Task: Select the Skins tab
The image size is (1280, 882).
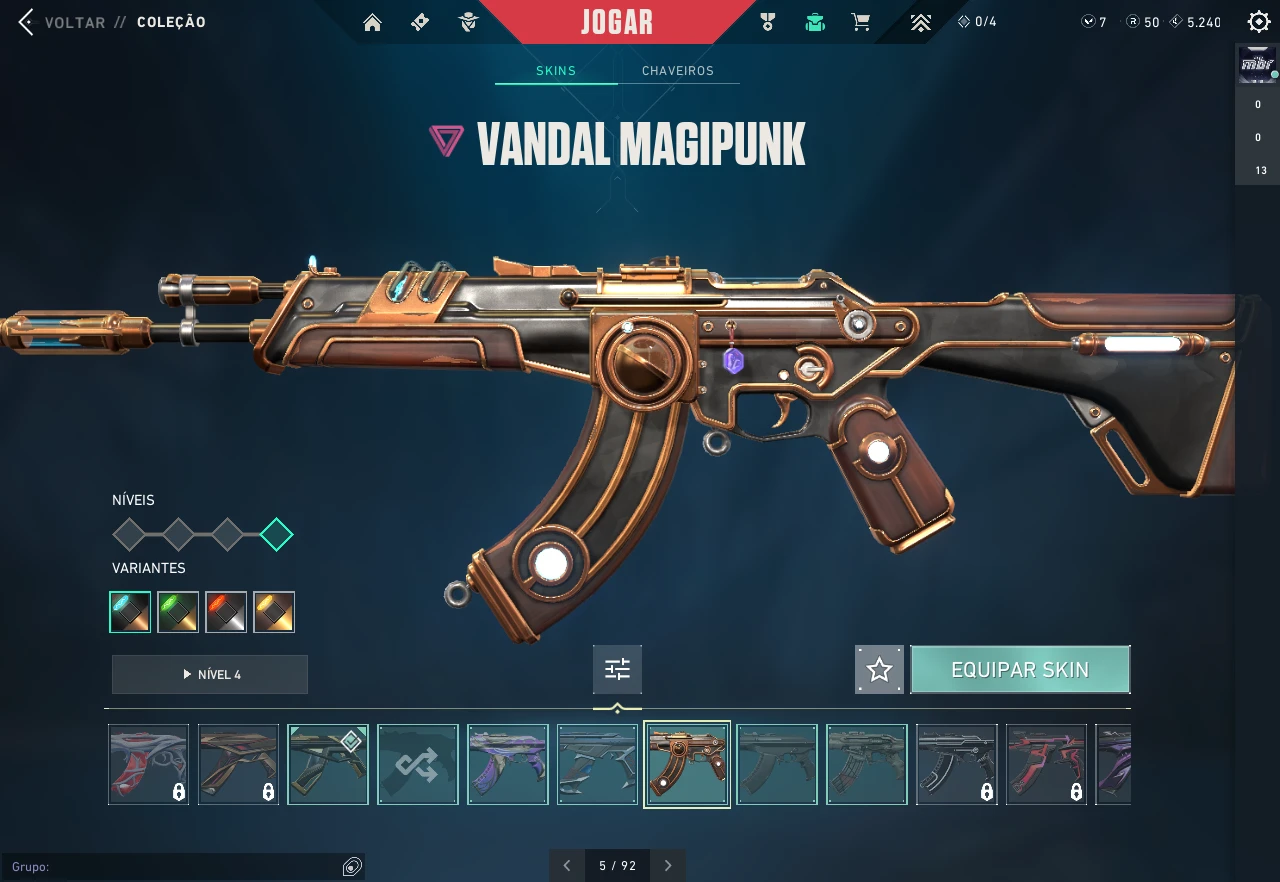Action: [x=556, y=71]
